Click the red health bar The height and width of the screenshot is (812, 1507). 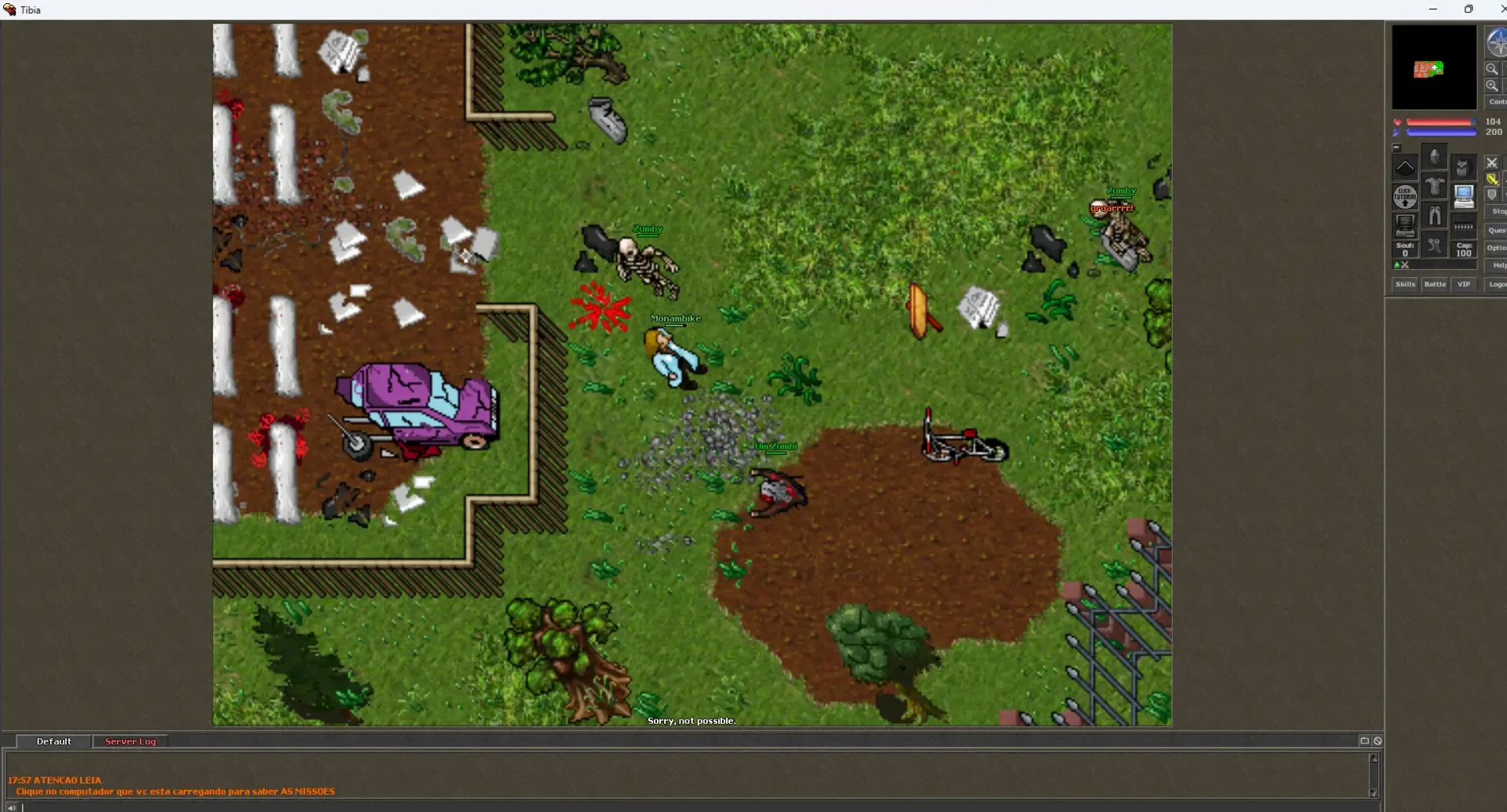[1441, 122]
